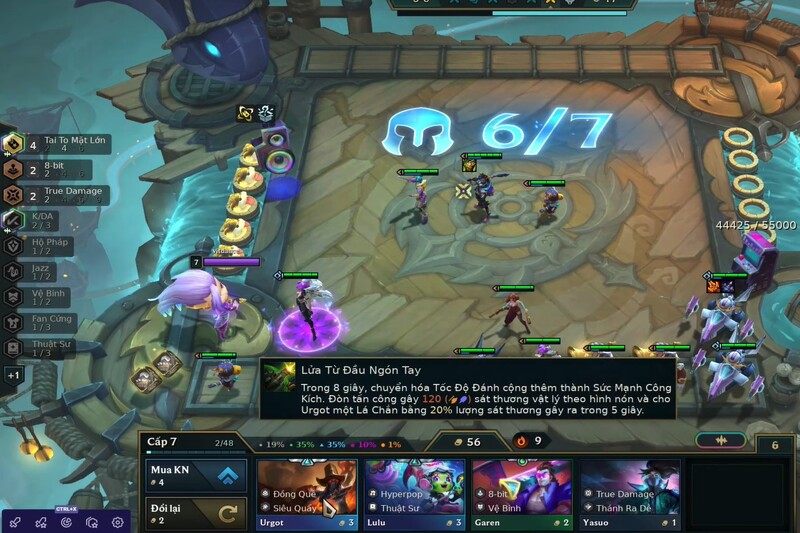Screen dimensions: 800x533
Task: Click the sword icon in overlay toolbar
Action: (14, 522)
